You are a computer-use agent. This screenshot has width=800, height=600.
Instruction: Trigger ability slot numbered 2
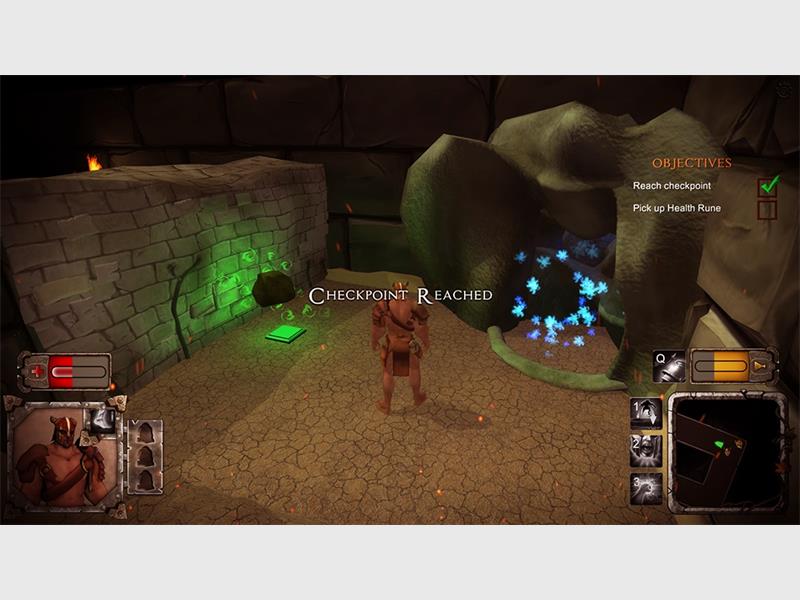coord(645,449)
